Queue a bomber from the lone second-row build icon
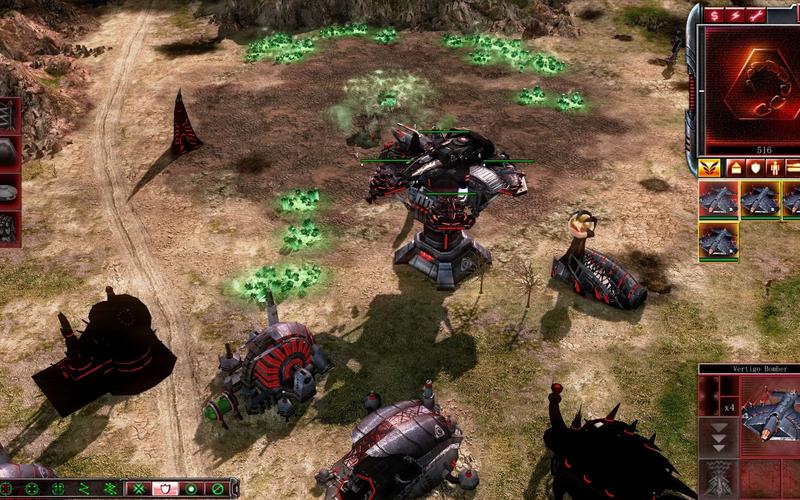The width and height of the screenshot is (800, 500). pos(717,241)
